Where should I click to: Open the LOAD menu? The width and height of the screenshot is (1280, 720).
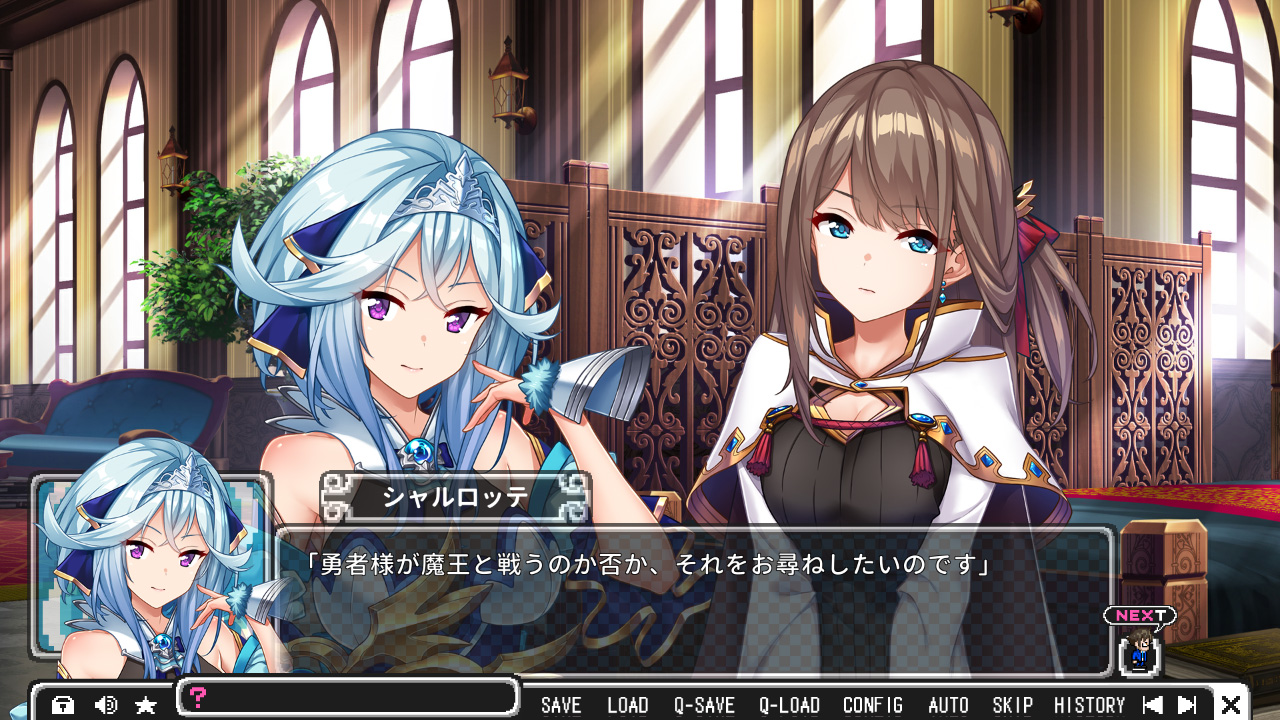click(x=628, y=705)
